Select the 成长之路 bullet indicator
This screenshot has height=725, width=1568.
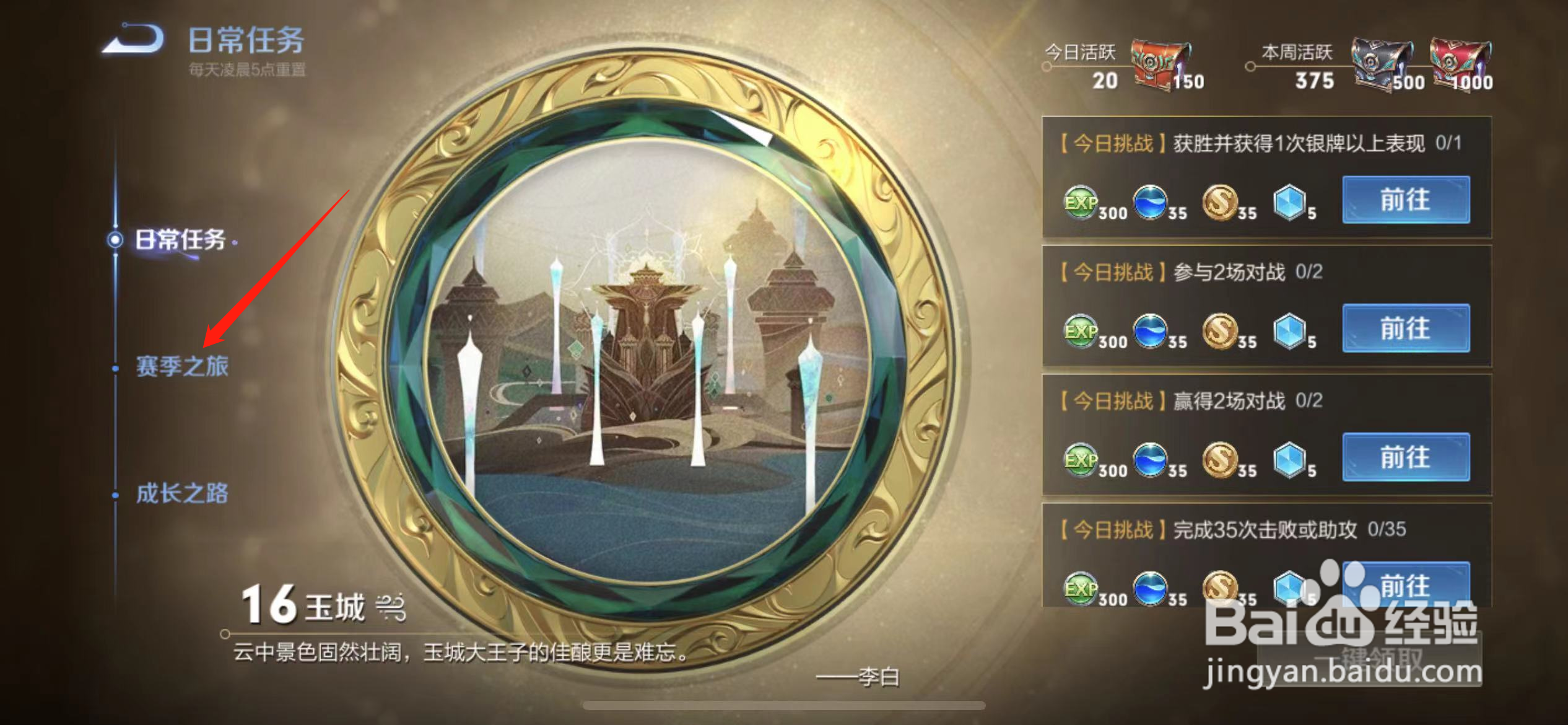click(115, 496)
